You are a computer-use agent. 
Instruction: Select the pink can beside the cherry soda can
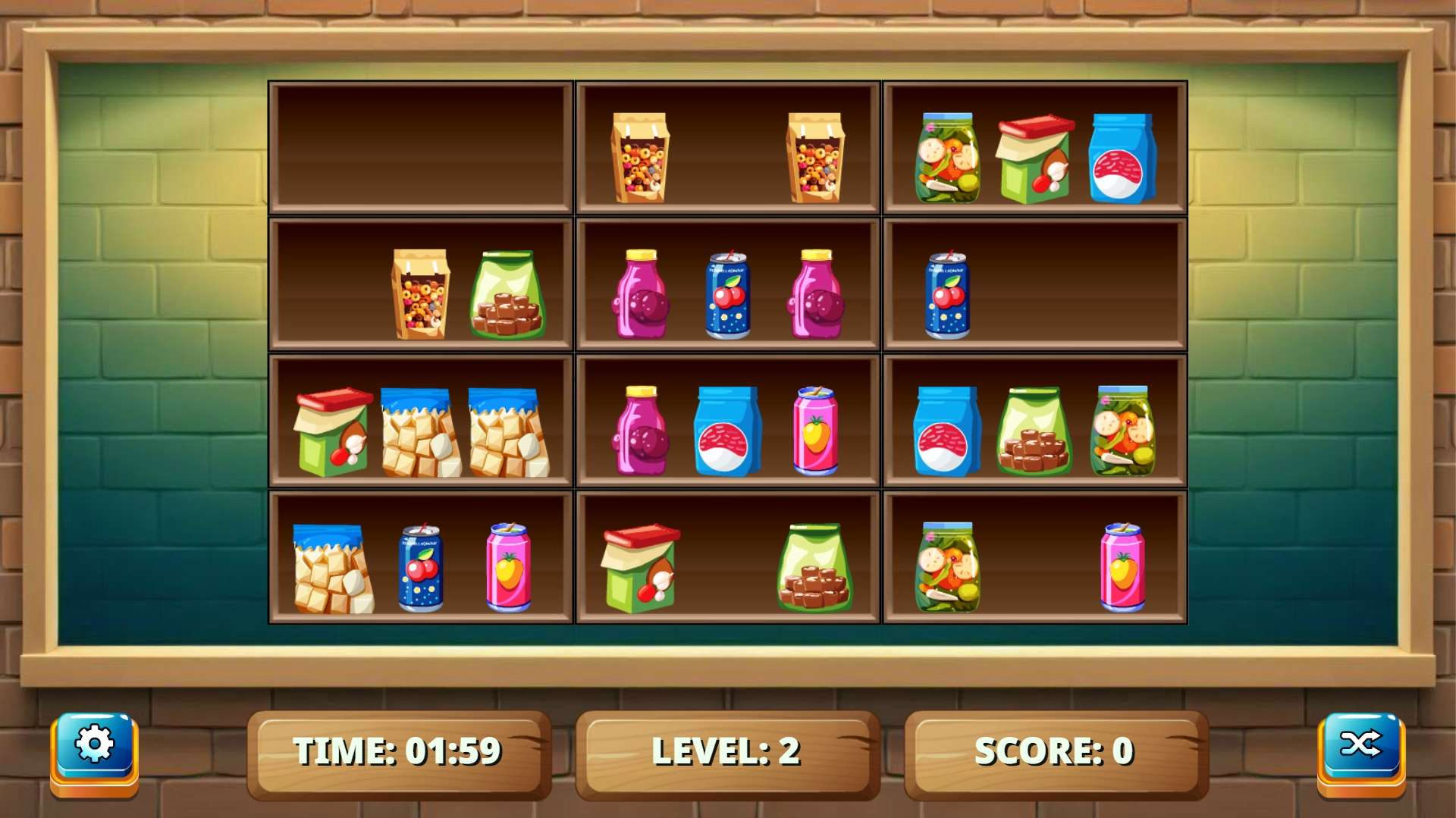pyautogui.click(x=508, y=568)
